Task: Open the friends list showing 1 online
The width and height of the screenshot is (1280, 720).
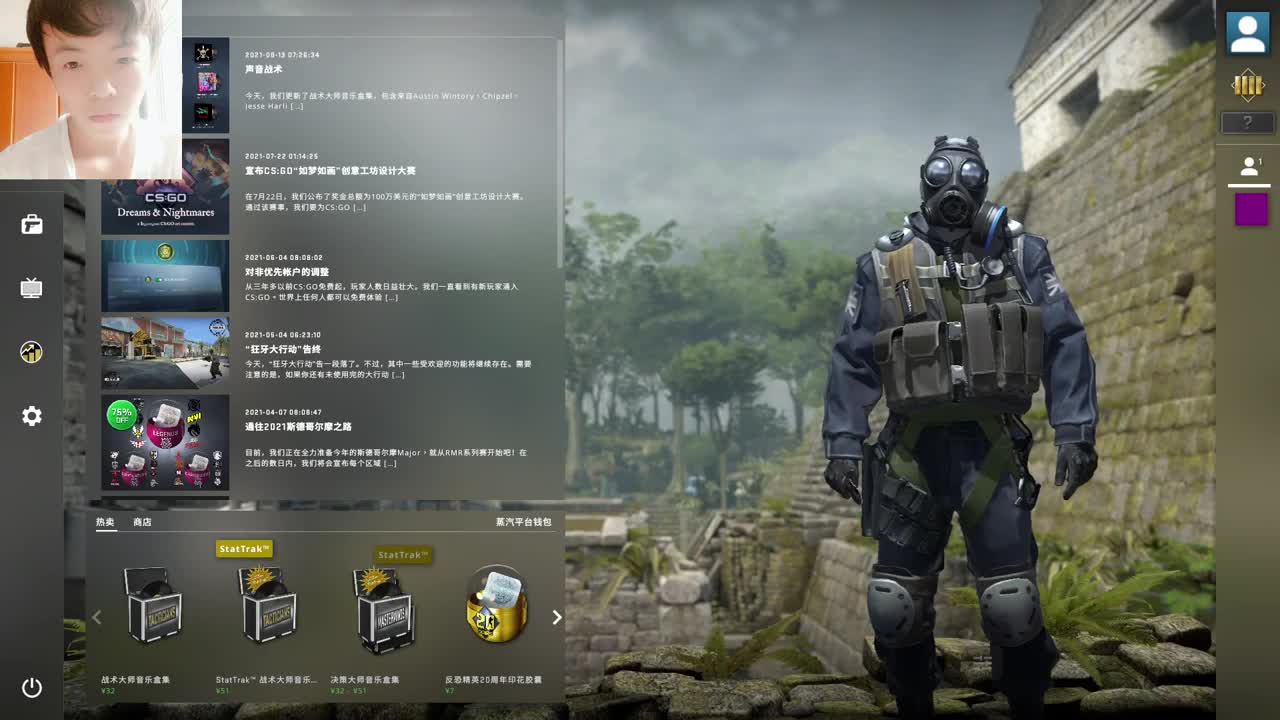Action: tap(1247, 165)
